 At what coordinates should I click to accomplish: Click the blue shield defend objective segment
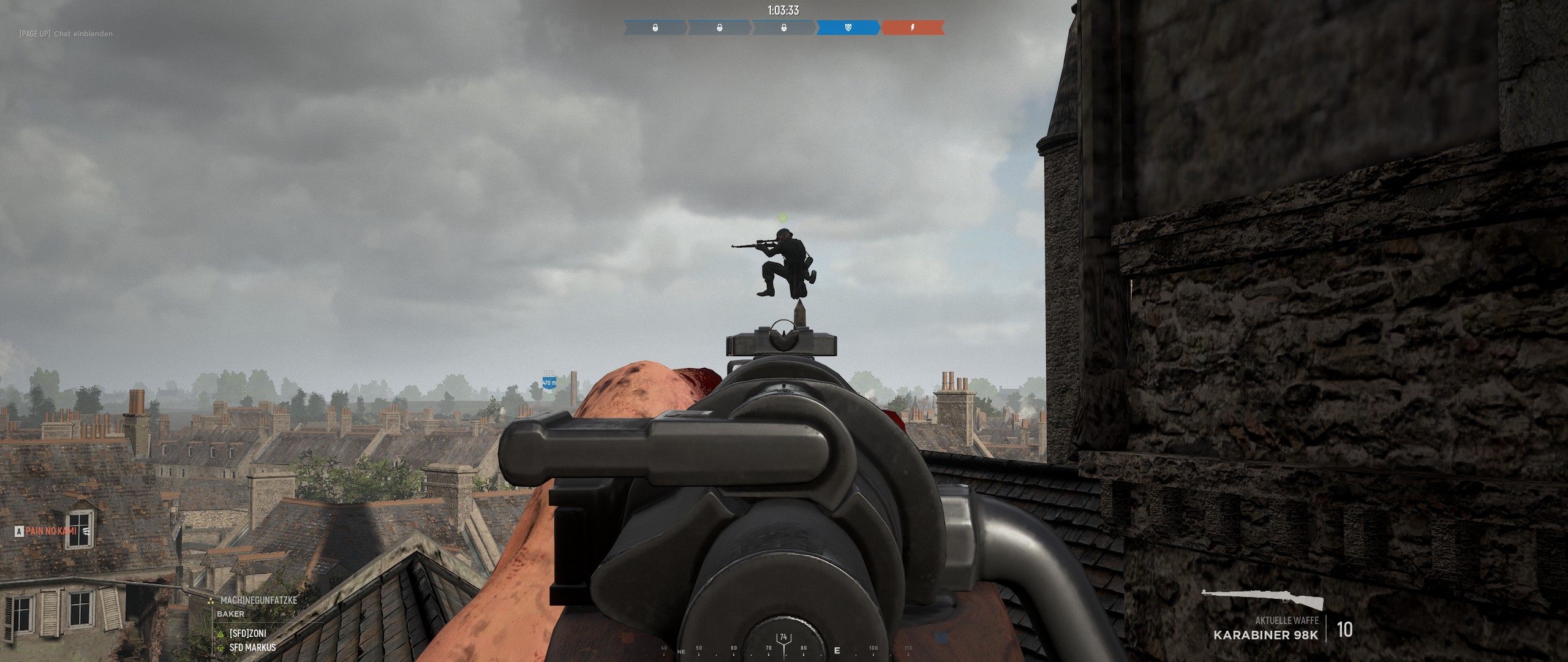click(x=848, y=28)
